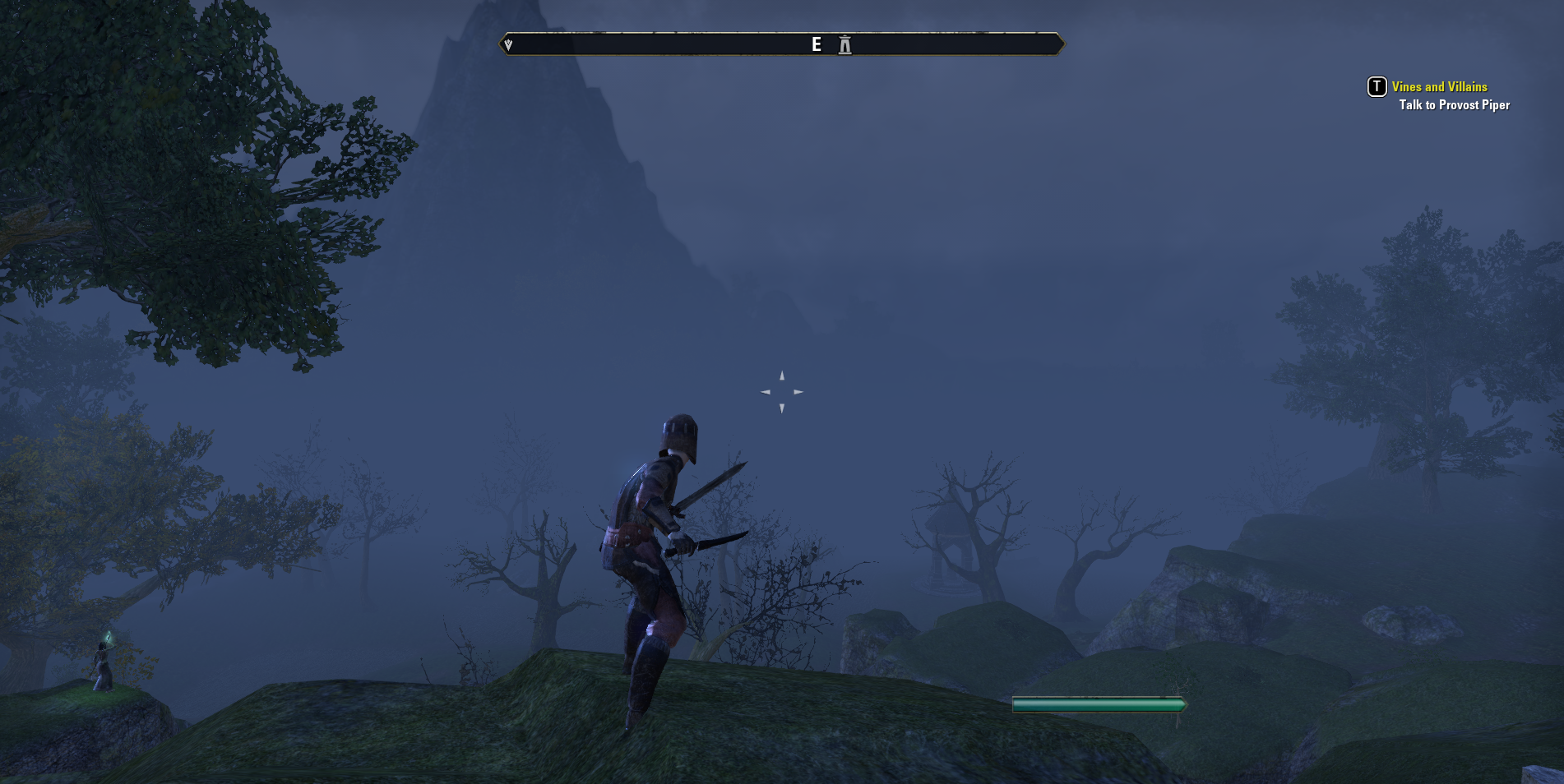
Task: Click the tower marker on the compass
Action: (x=844, y=45)
